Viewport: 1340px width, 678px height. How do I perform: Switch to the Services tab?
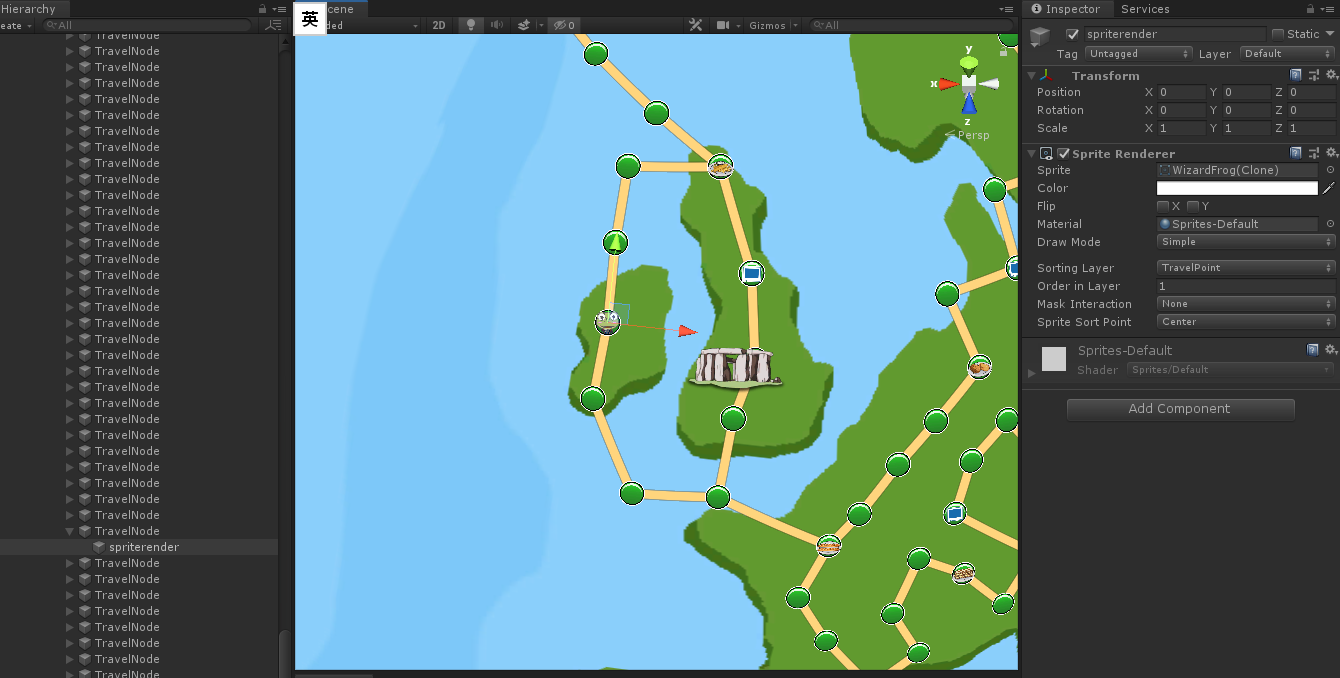tap(1145, 9)
